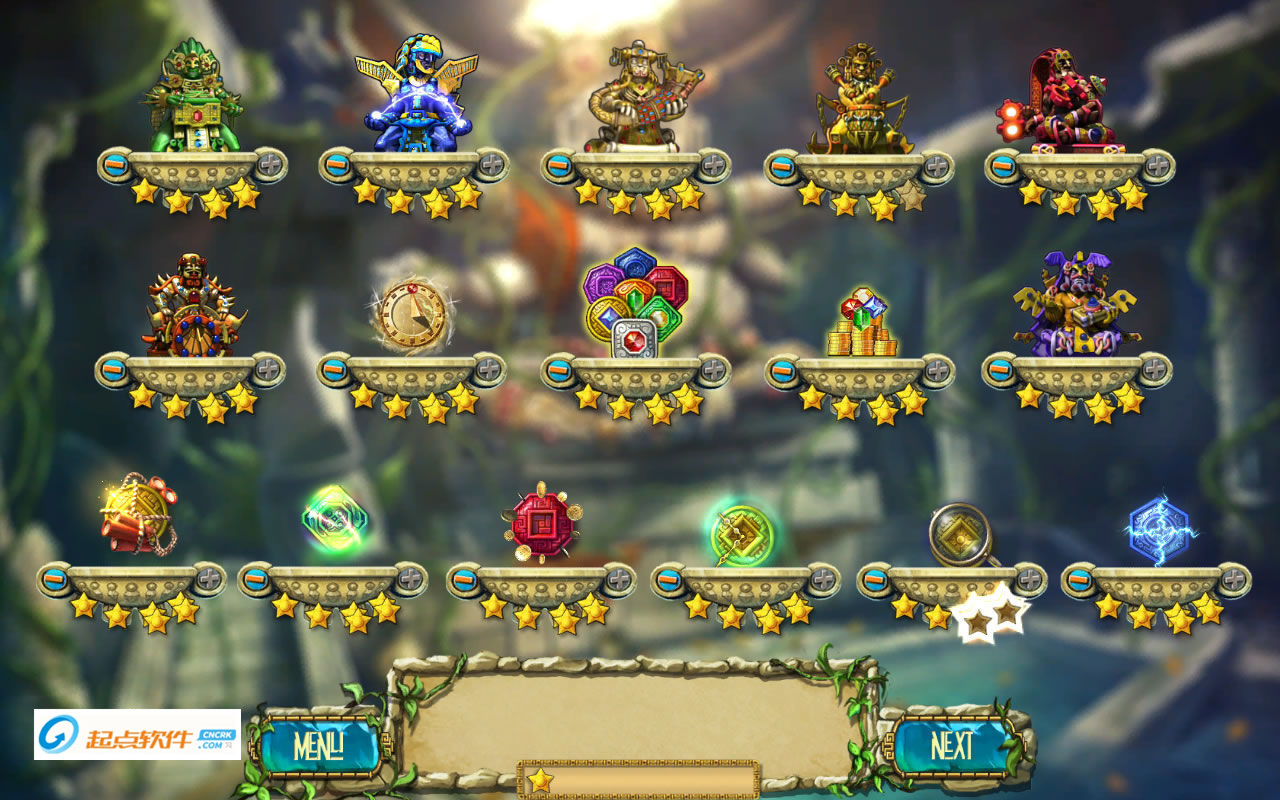Click plus under colored gem tokens pile
The height and width of the screenshot is (800, 1280).
pyautogui.click(x=713, y=370)
